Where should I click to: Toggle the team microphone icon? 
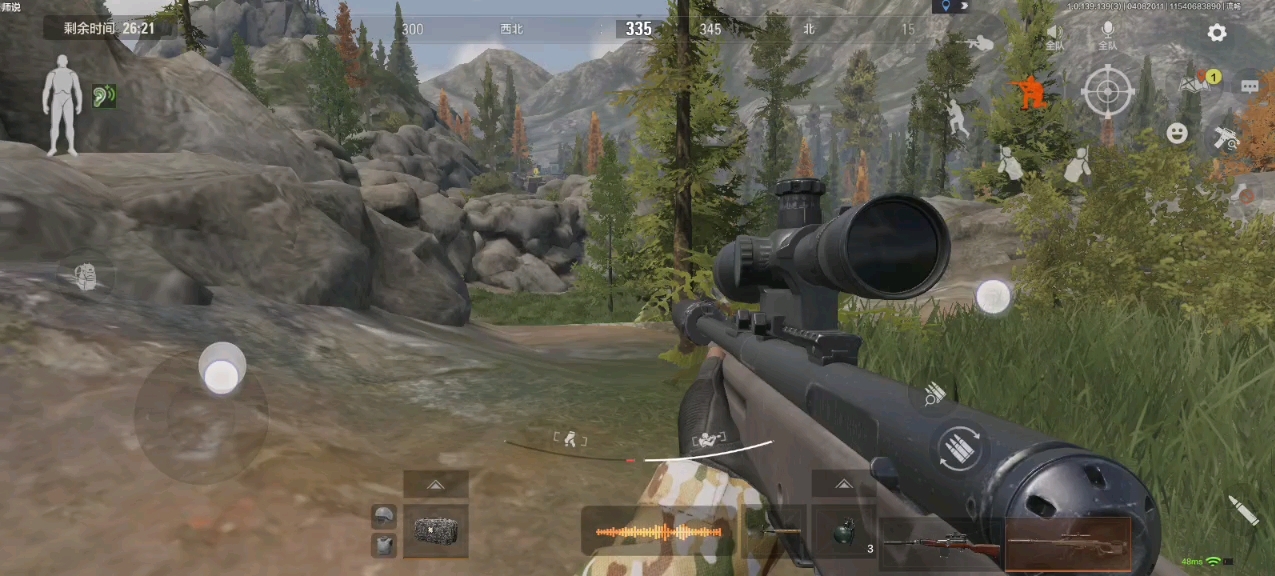point(1107,35)
